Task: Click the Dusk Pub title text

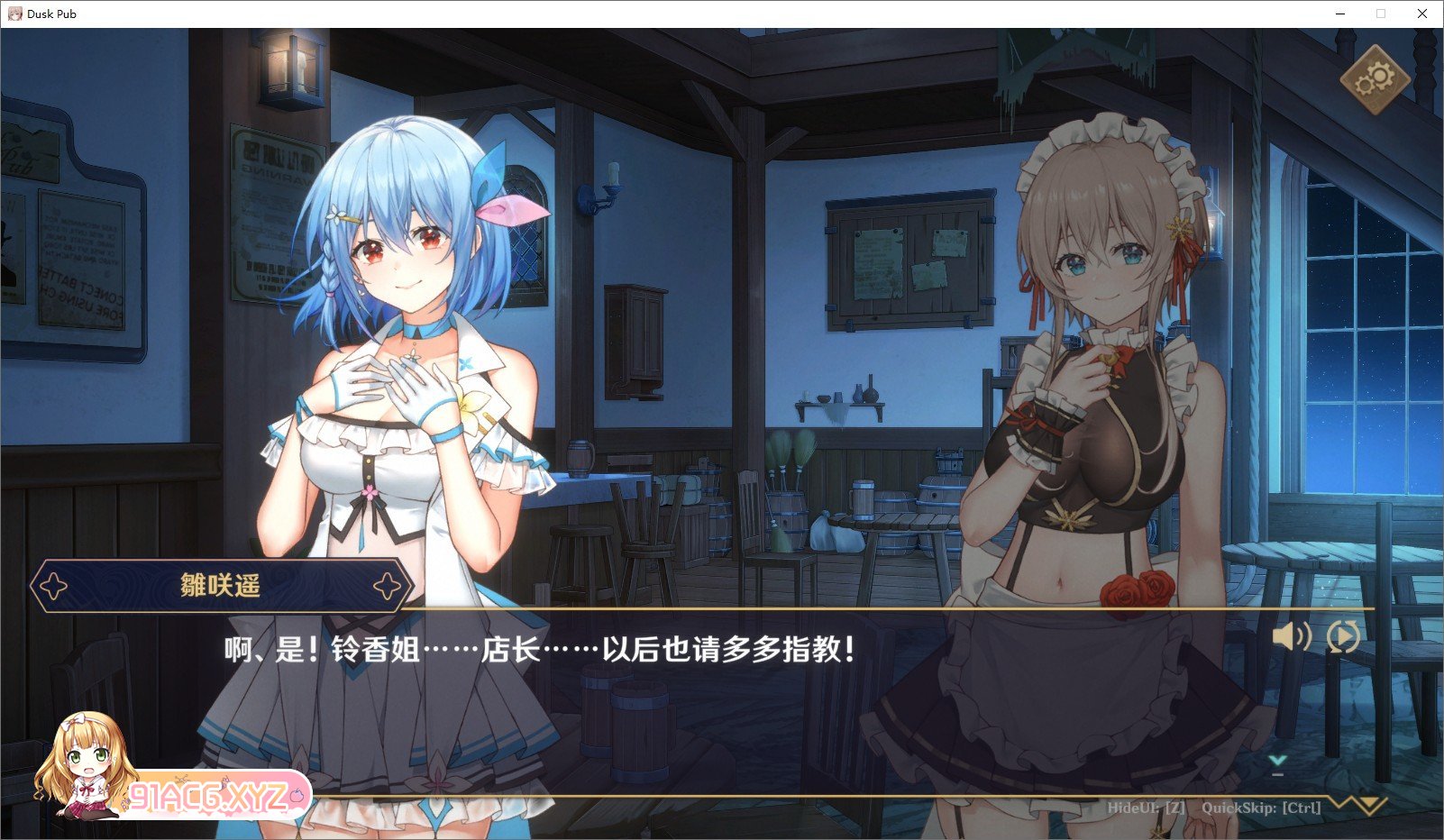Action: 50,14
